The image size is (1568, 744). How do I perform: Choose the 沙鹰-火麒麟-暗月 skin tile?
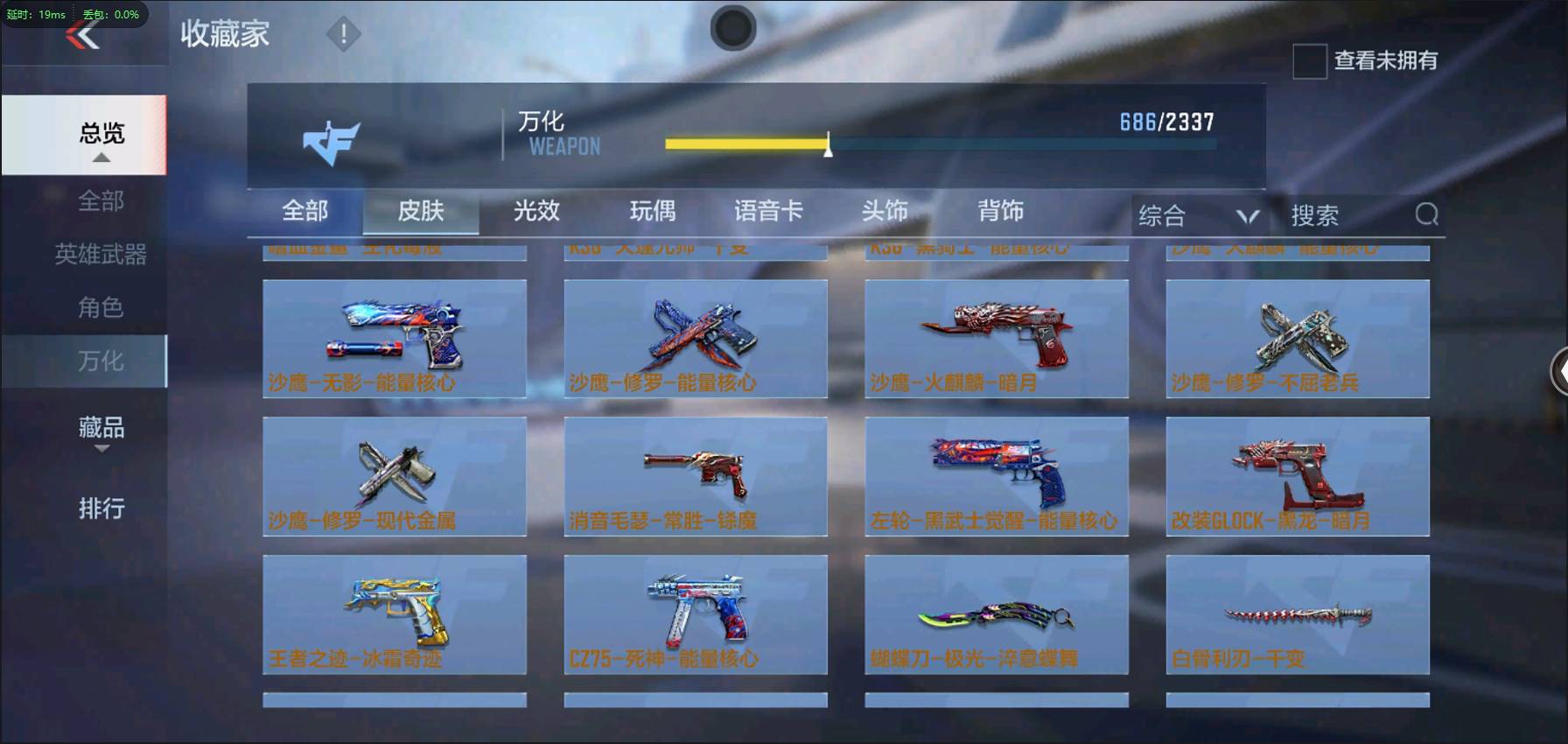[997, 339]
